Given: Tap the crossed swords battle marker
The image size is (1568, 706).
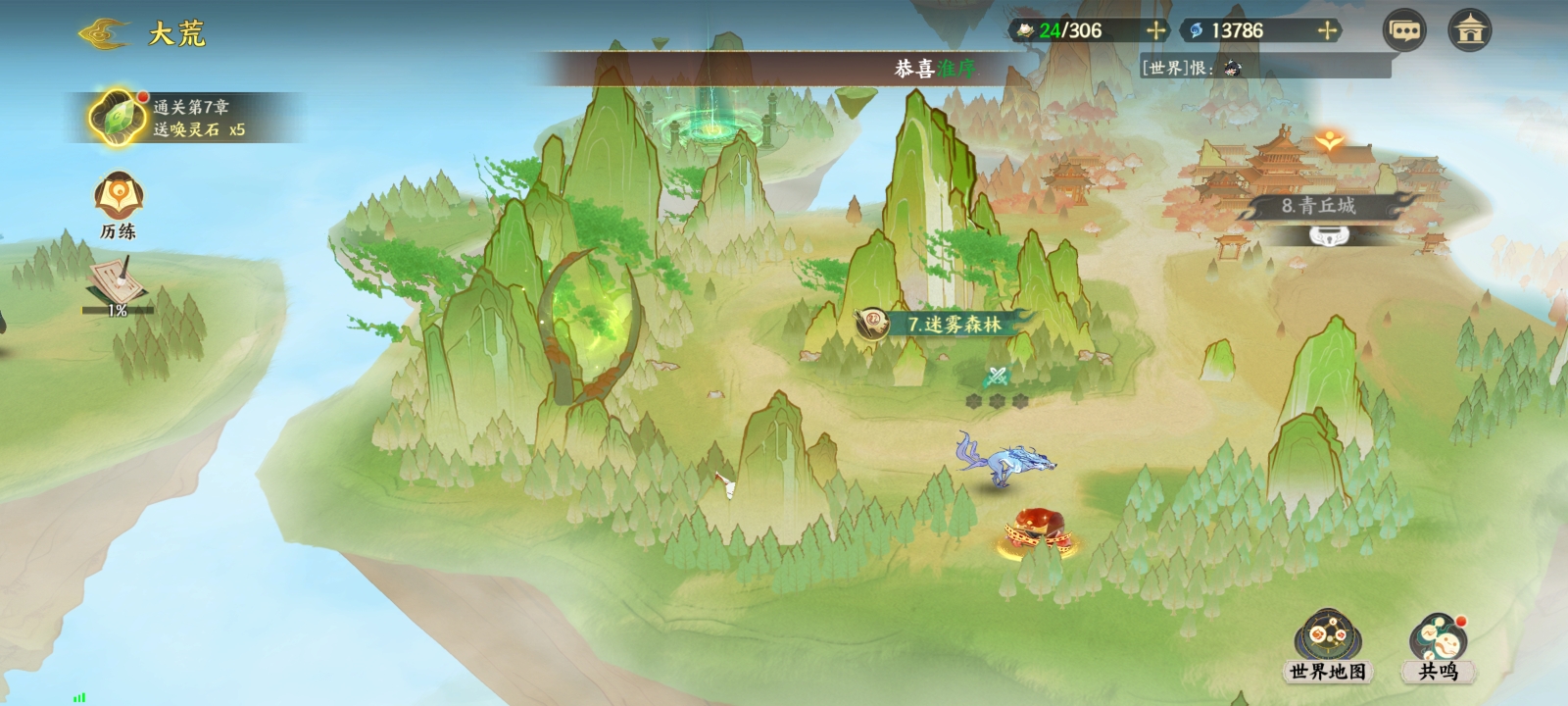Looking at the screenshot, I should pyautogui.click(x=997, y=376).
